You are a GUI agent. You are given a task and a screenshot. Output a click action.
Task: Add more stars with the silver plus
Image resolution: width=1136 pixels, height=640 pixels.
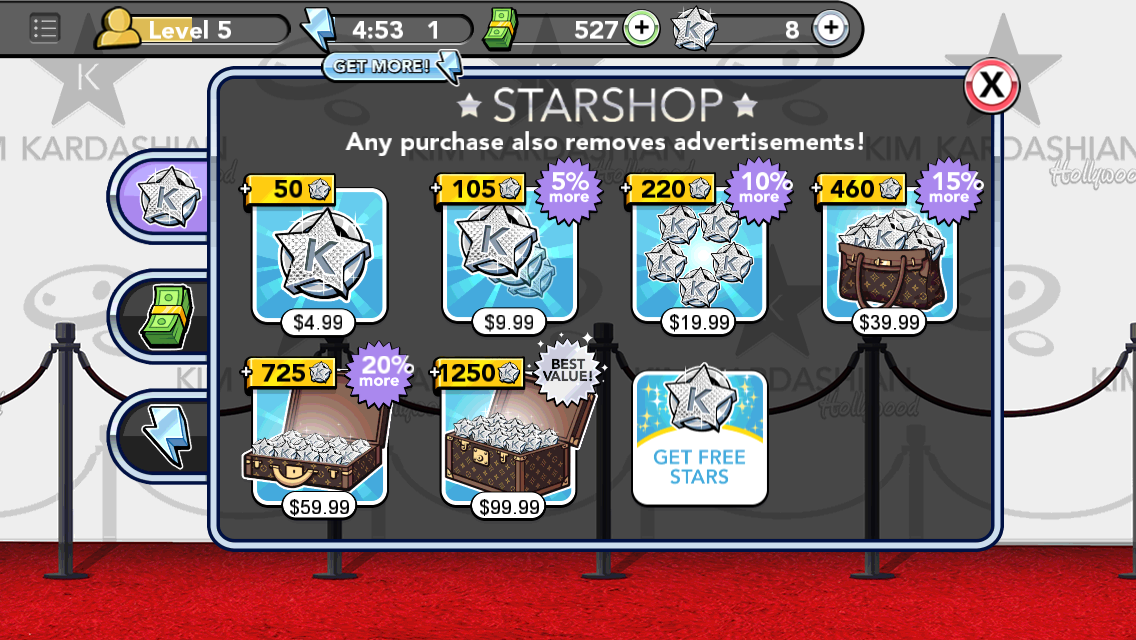coord(830,29)
